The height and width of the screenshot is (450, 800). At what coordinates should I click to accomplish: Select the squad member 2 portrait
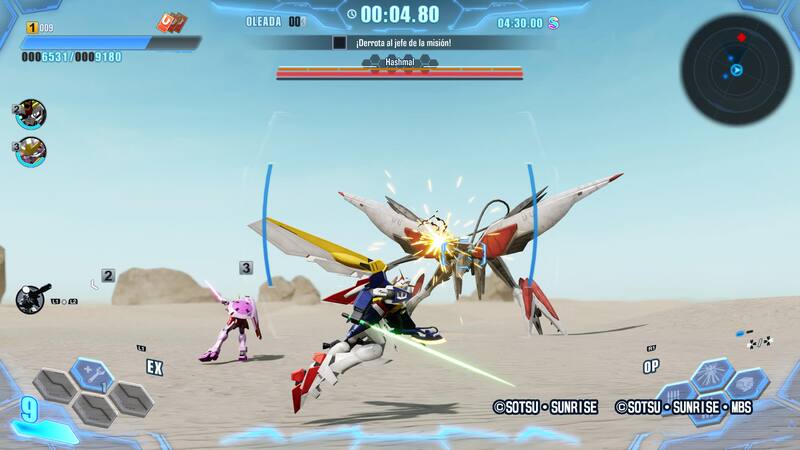coord(31,114)
